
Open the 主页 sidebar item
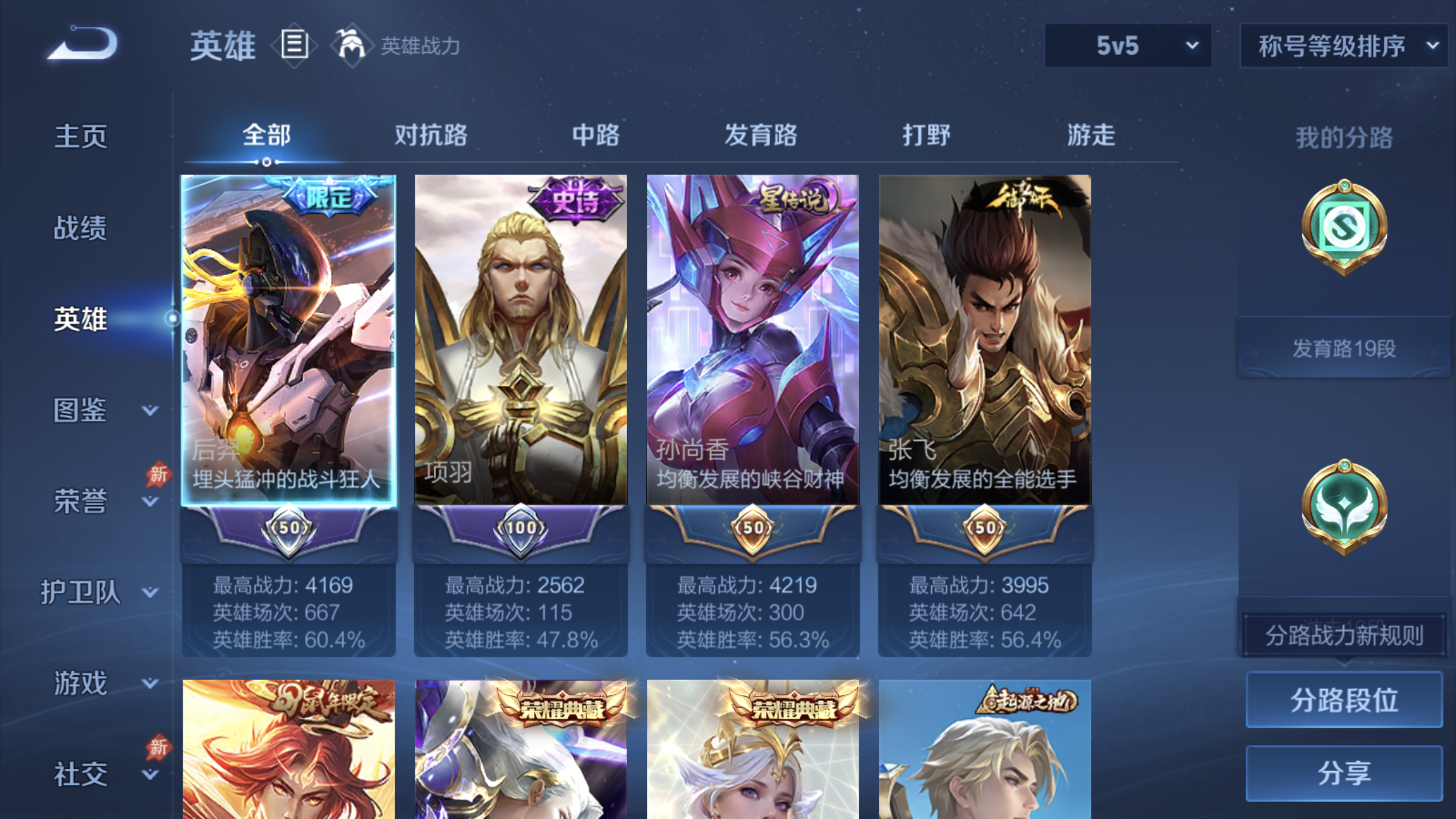tap(80, 136)
